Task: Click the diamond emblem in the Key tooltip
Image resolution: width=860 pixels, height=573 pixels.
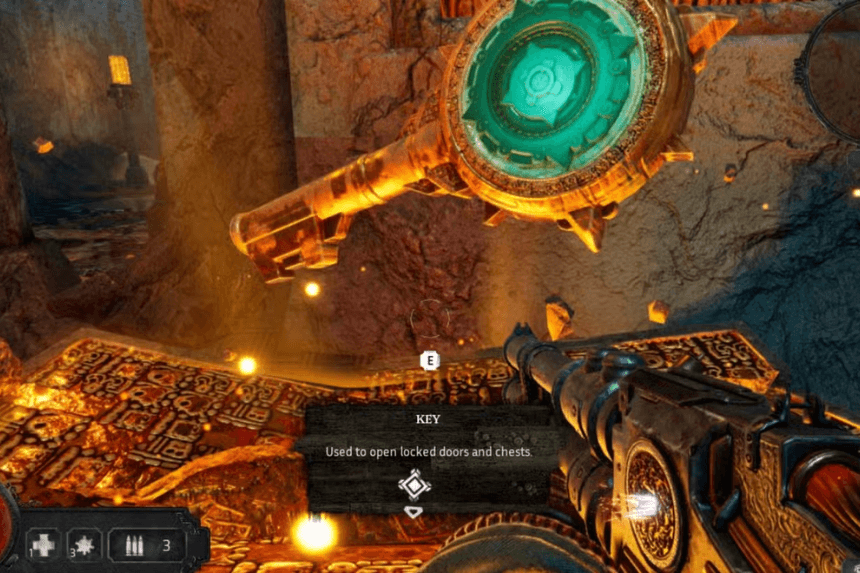Action: pos(414,486)
